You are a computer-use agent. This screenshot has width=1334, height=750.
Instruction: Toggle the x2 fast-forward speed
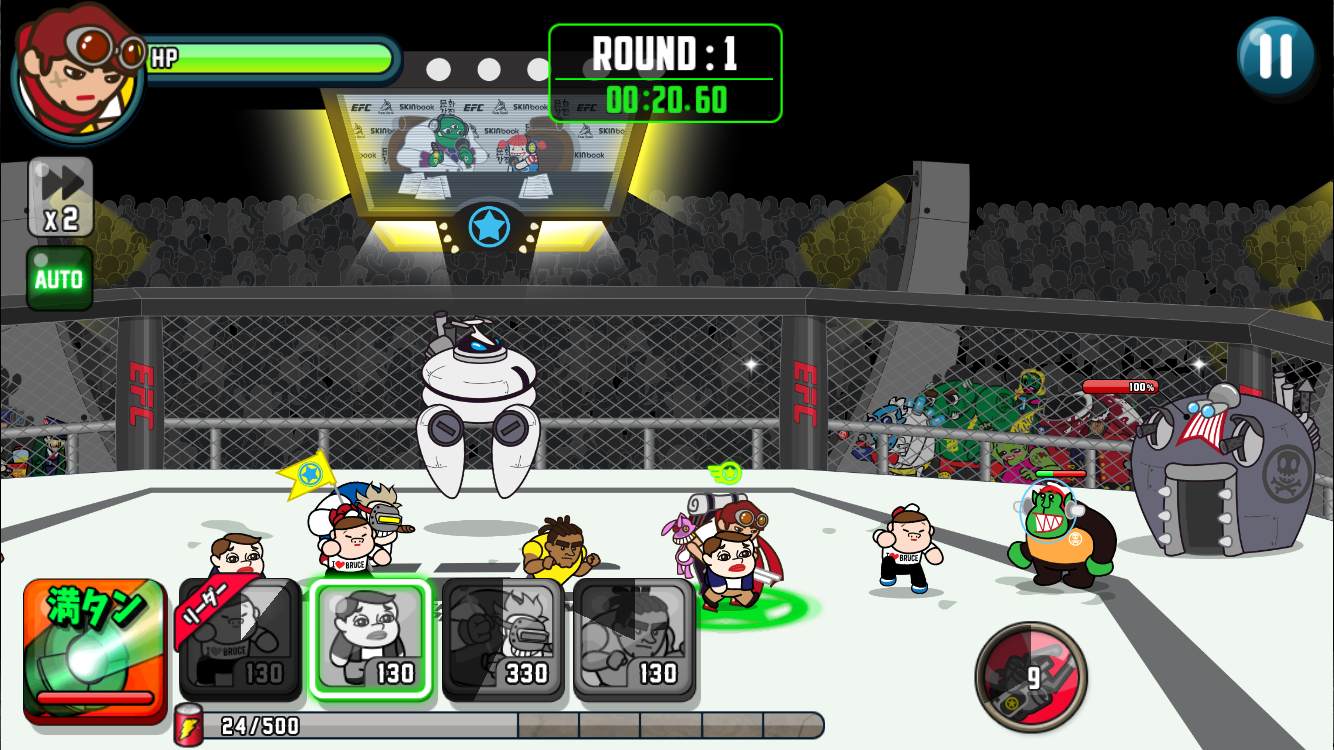click(x=61, y=197)
